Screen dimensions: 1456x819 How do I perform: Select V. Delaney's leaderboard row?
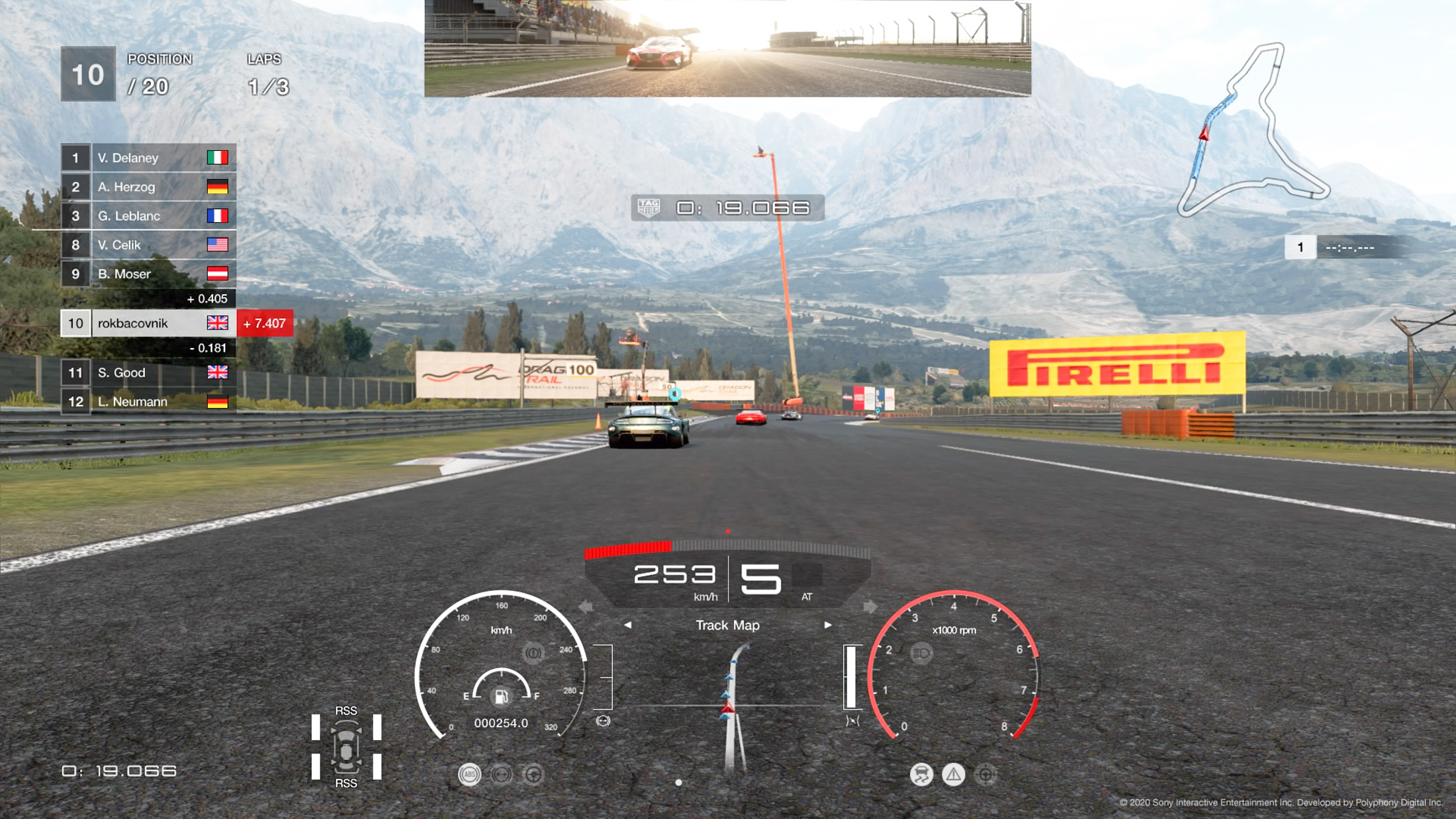coord(148,157)
